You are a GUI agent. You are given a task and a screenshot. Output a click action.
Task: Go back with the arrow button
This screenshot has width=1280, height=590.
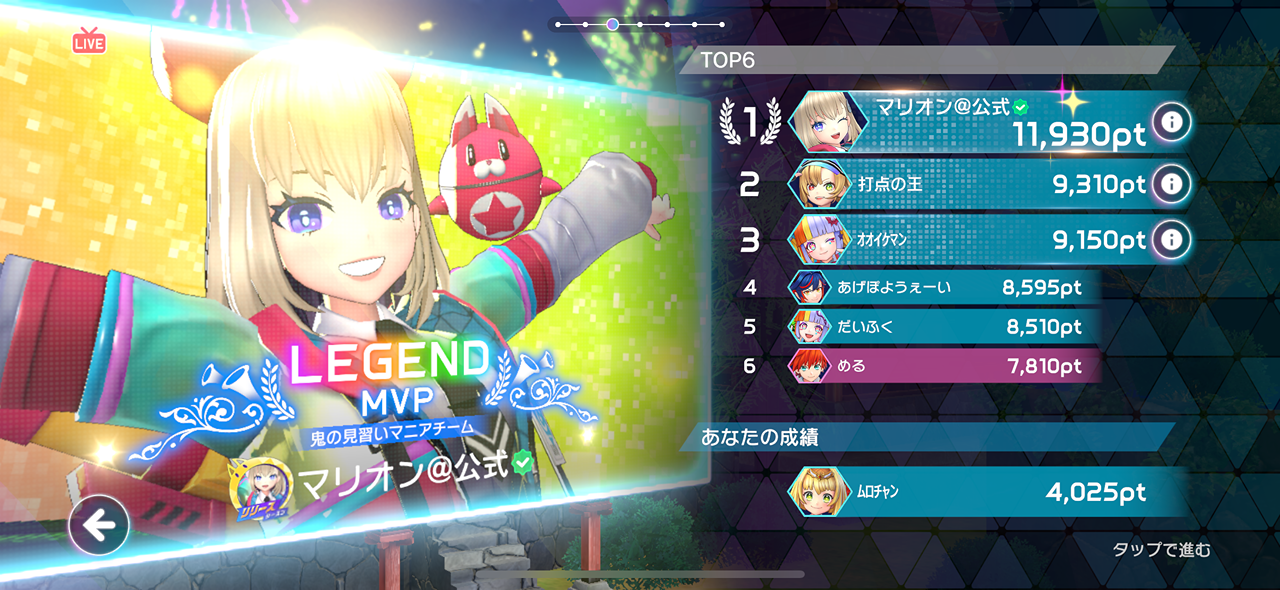(99, 525)
